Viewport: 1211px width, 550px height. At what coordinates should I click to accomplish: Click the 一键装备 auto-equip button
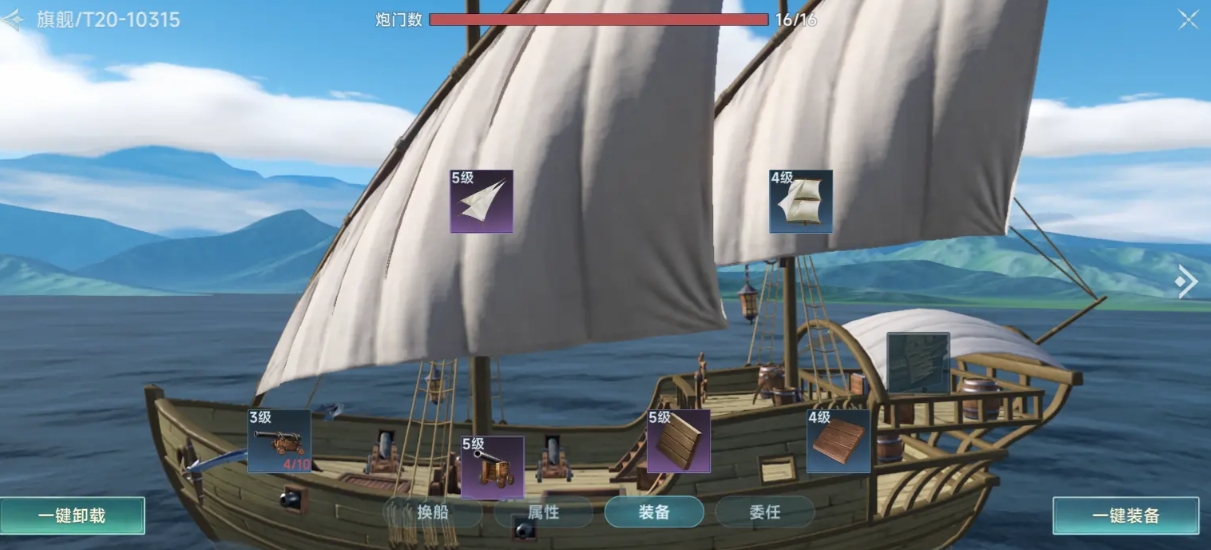pos(1125,516)
